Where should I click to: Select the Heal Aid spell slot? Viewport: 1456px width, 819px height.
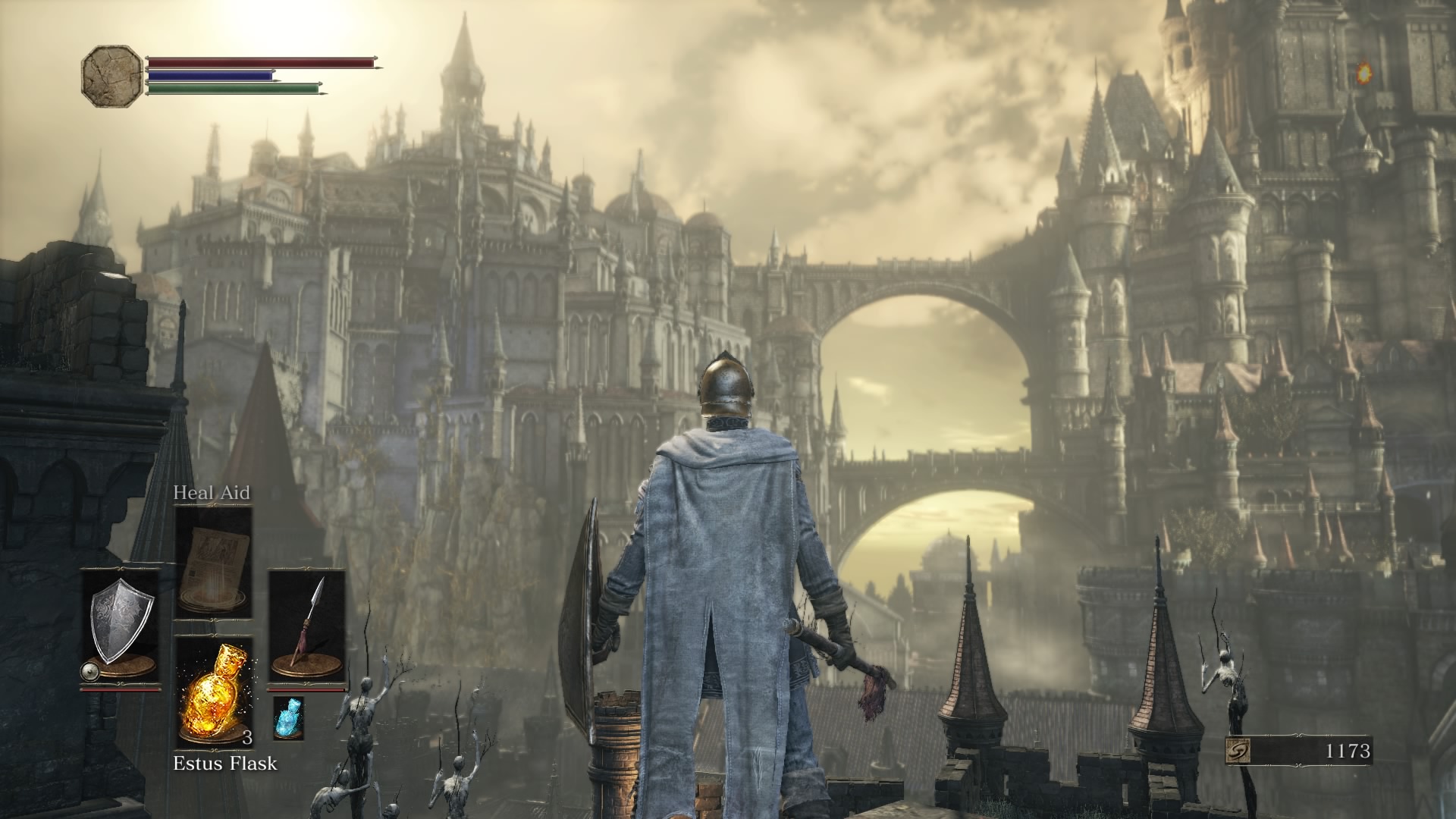(x=213, y=561)
